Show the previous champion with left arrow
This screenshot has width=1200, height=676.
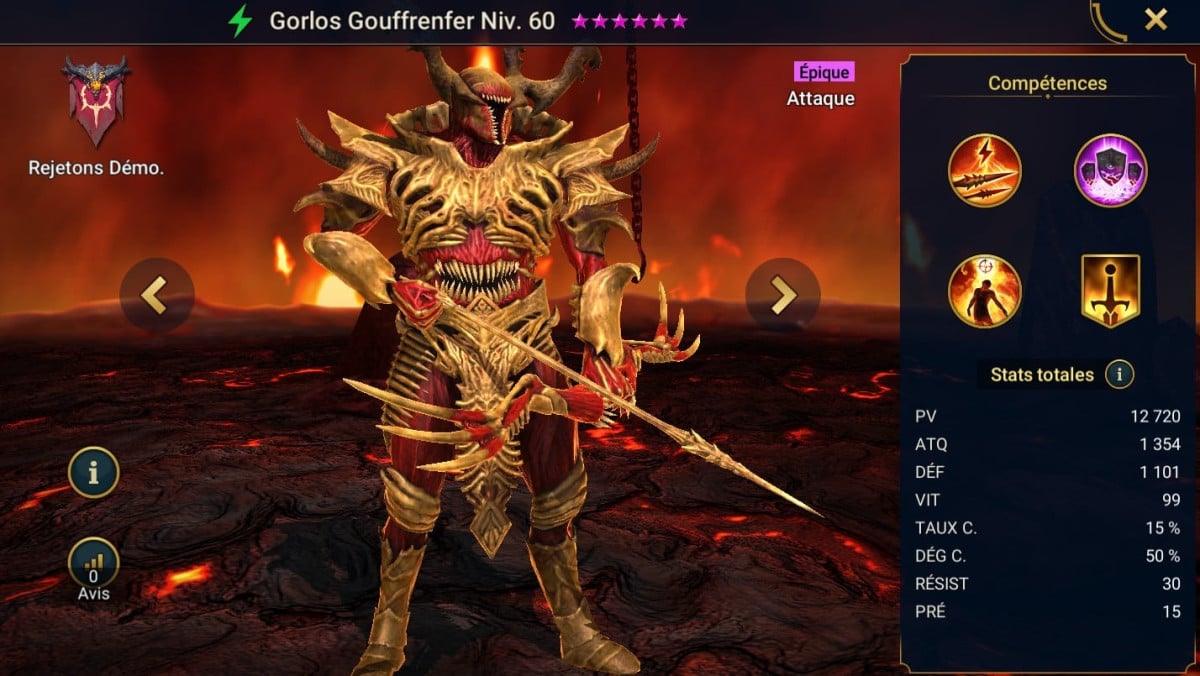point(156,295)
